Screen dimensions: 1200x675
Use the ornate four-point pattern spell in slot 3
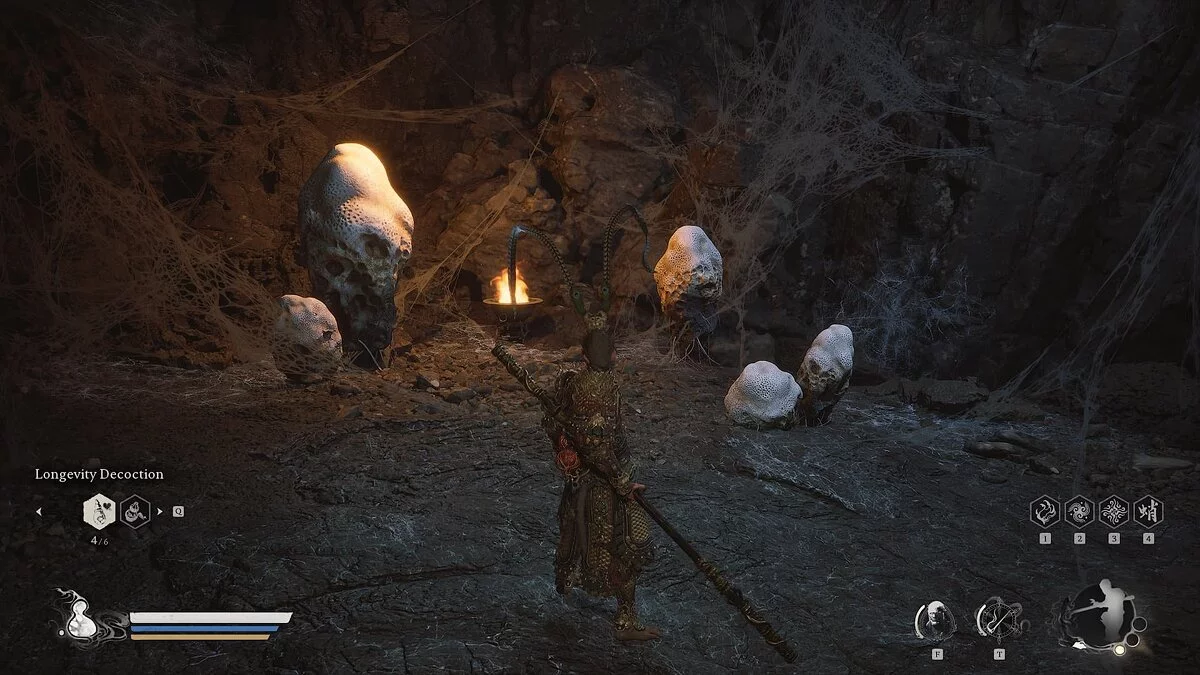(1114, 512)
